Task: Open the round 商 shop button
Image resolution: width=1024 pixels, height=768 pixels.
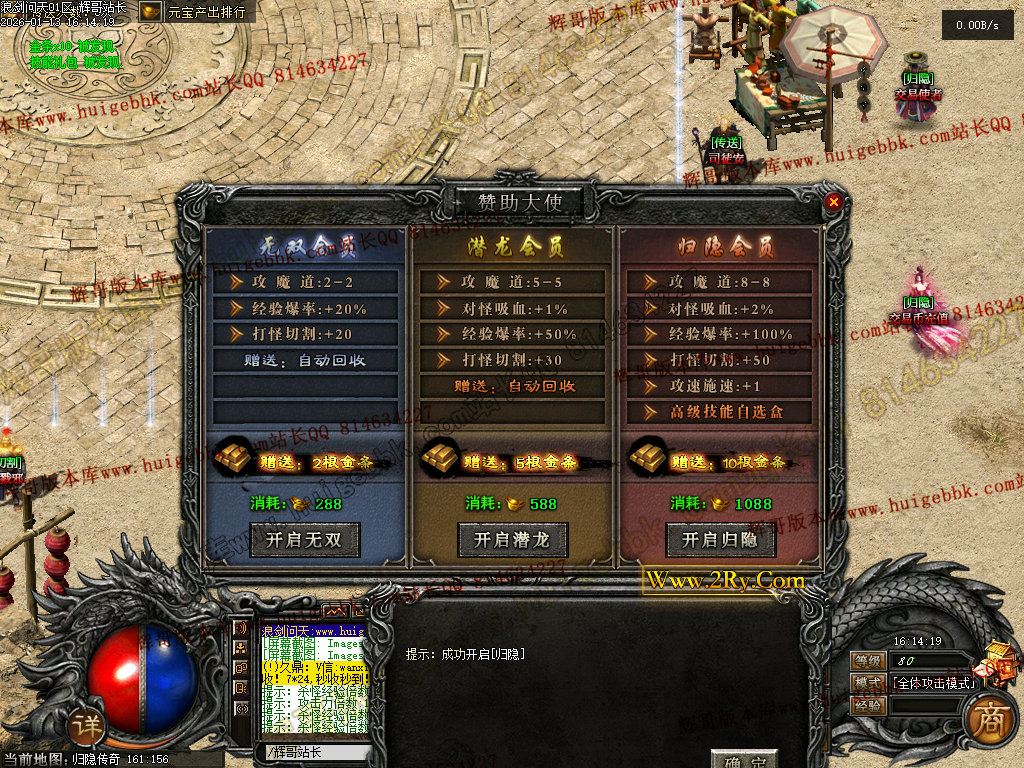Action: point(989,722)
